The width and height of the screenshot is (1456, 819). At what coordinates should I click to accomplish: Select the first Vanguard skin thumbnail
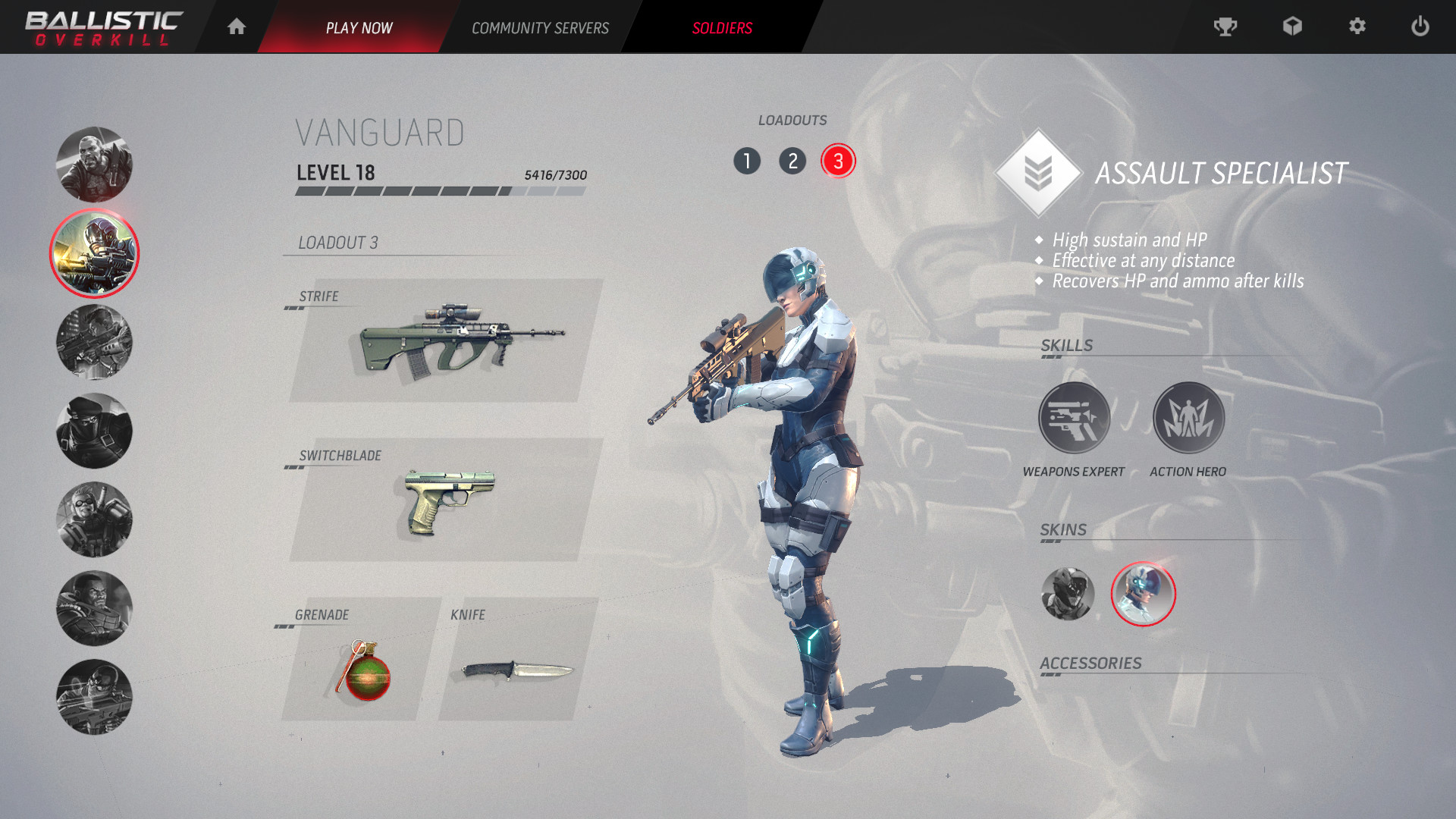(x=1068, y=595)
